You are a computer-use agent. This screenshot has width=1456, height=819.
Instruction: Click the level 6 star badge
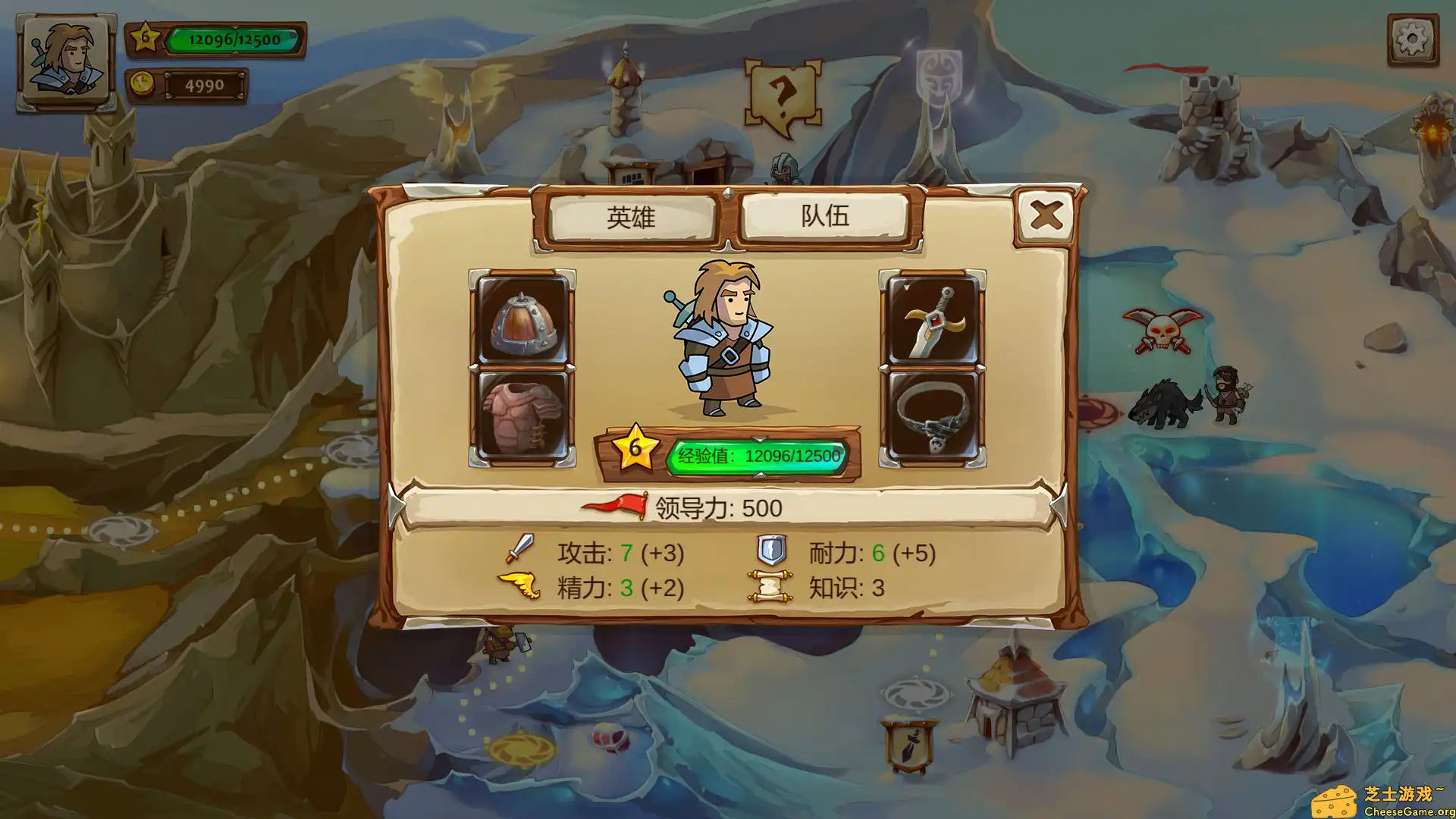[x=637, y=447]
